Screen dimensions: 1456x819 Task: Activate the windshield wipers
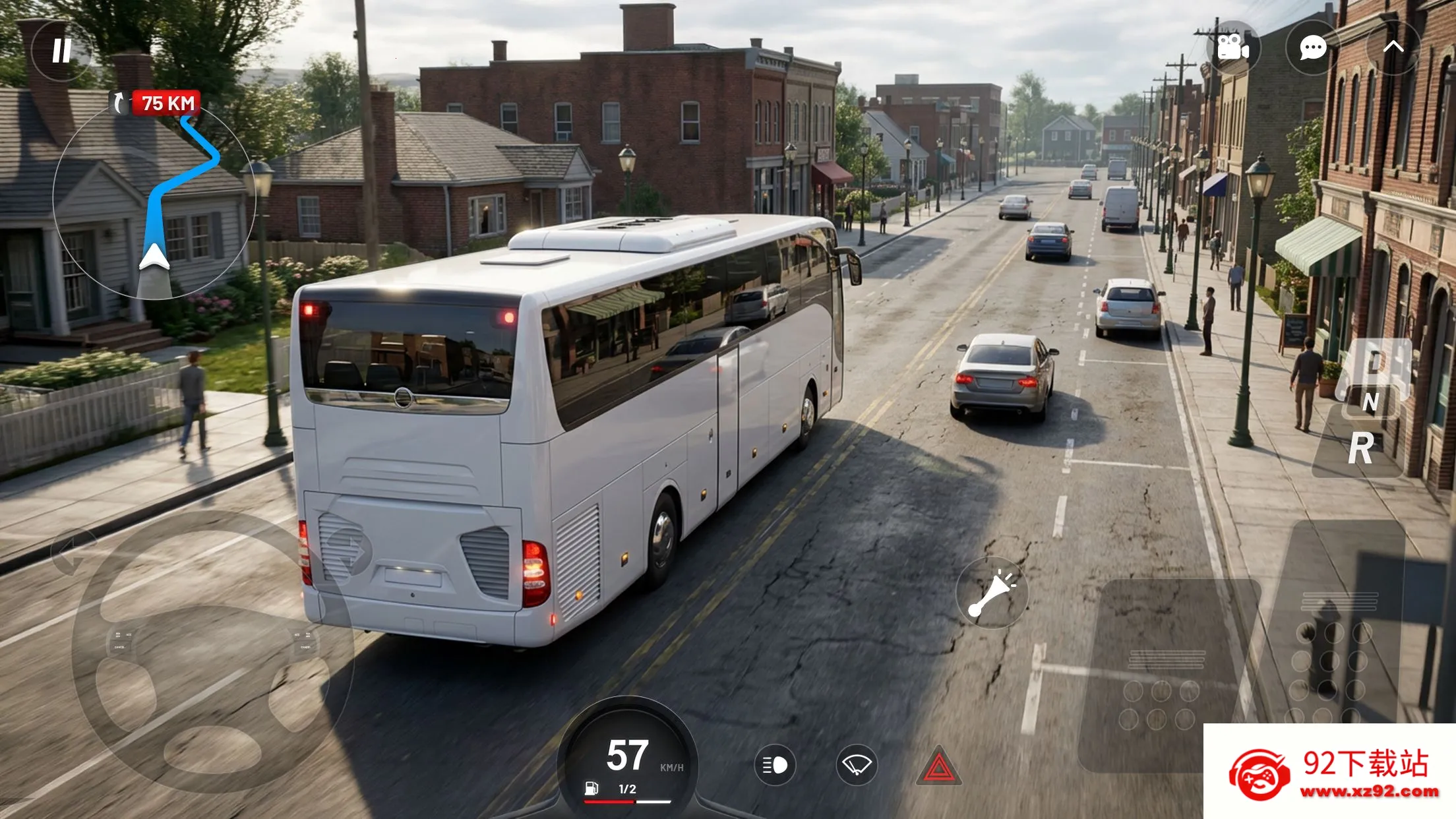[x=857, y=764]
